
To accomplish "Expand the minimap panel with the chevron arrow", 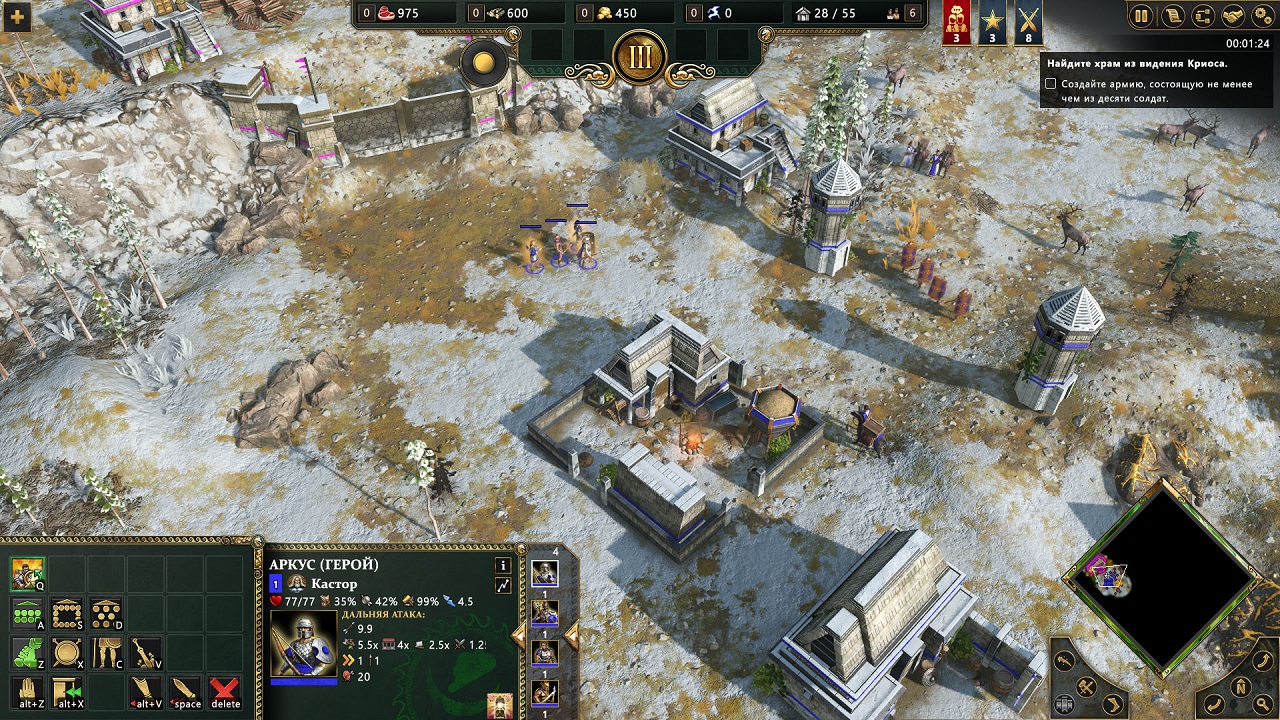I will point(1114,702).
